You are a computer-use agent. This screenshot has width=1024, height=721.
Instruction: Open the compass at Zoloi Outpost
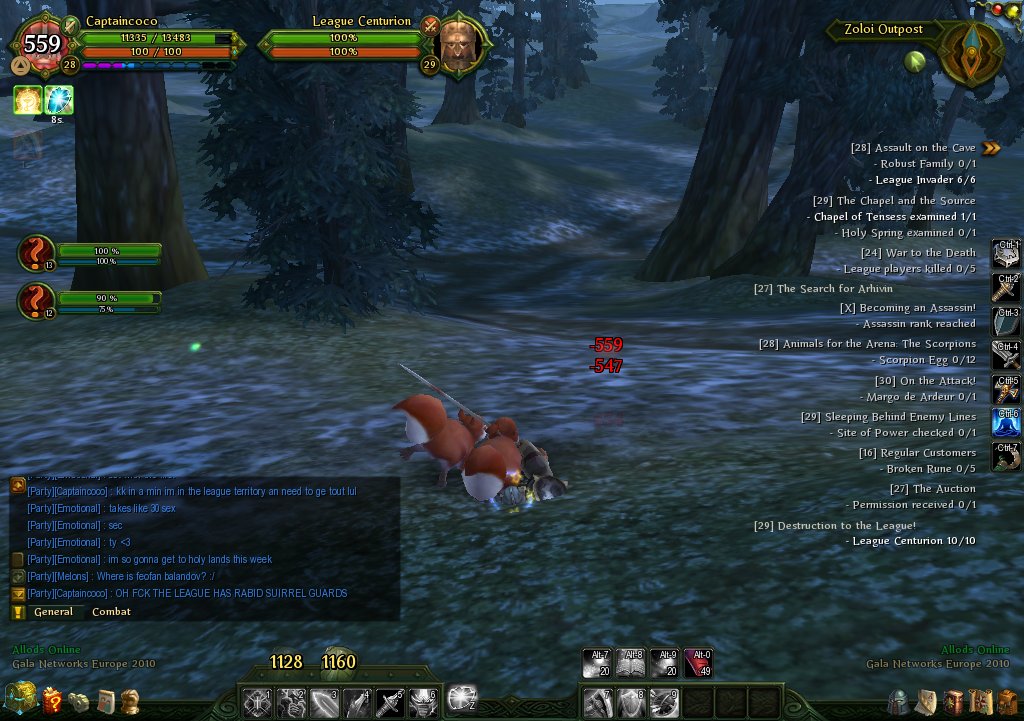click(x=970, y=52)
